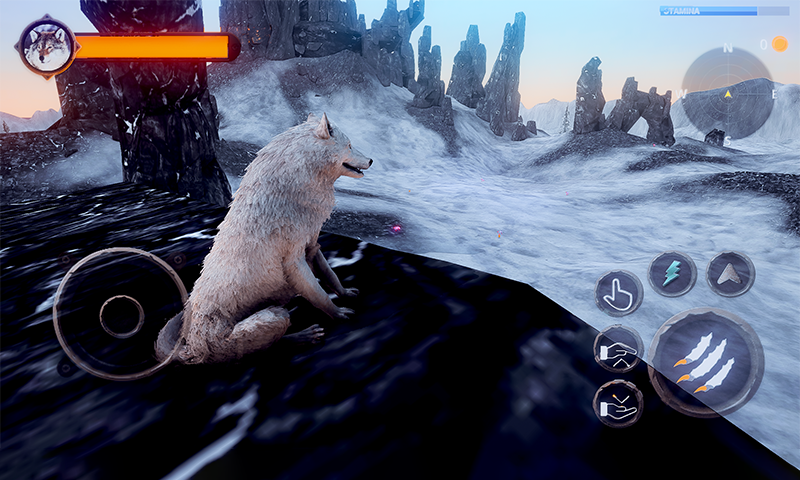Tap the gray arrowhead jump button

pos(731,273)
